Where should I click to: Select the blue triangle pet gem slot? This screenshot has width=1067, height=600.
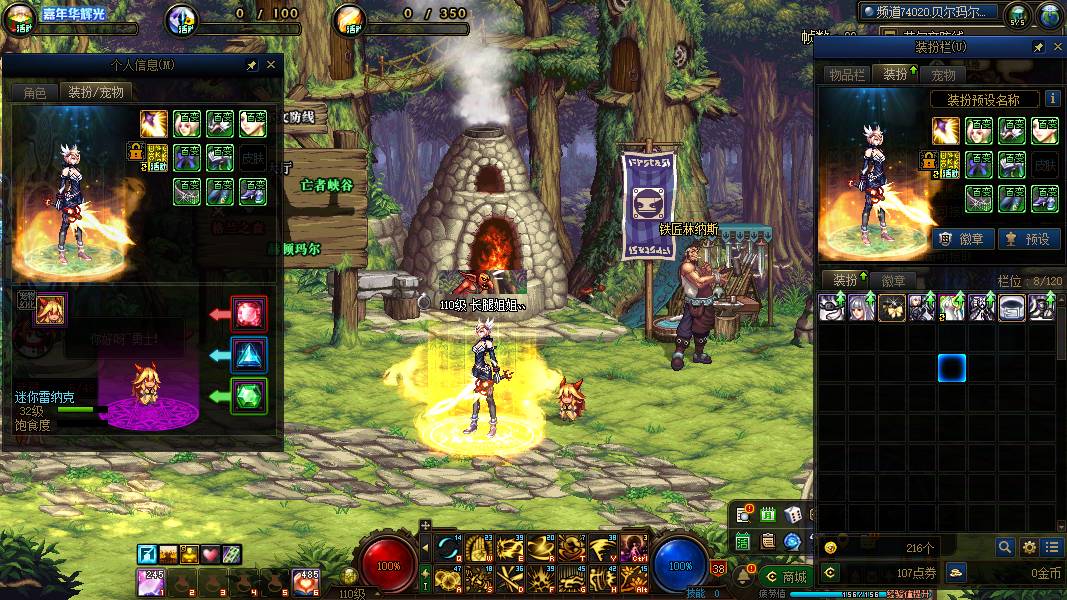click(x=249, y=354)
